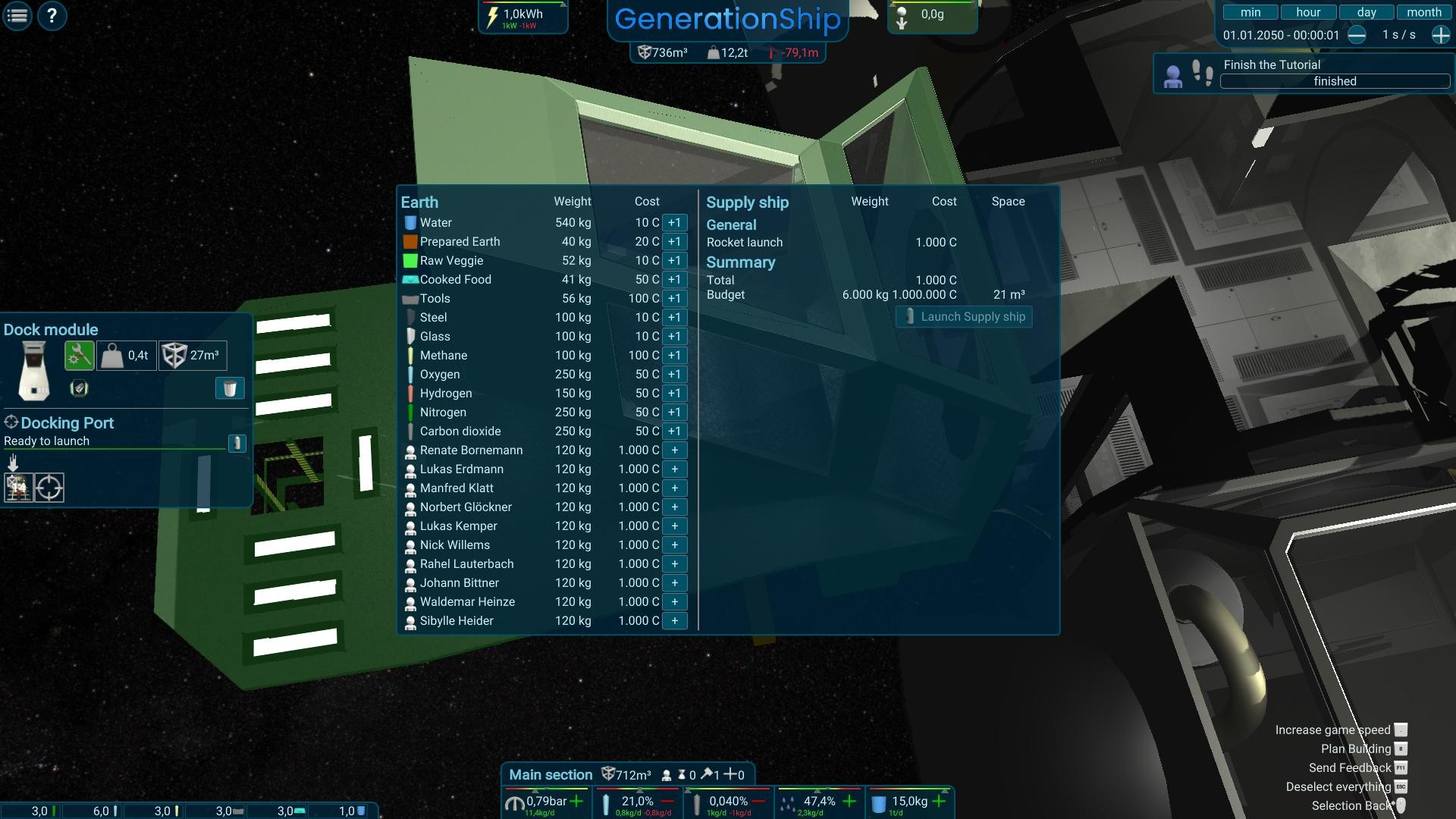
Task: Click the help question mark icon in top left
Action: click(52, 16)
